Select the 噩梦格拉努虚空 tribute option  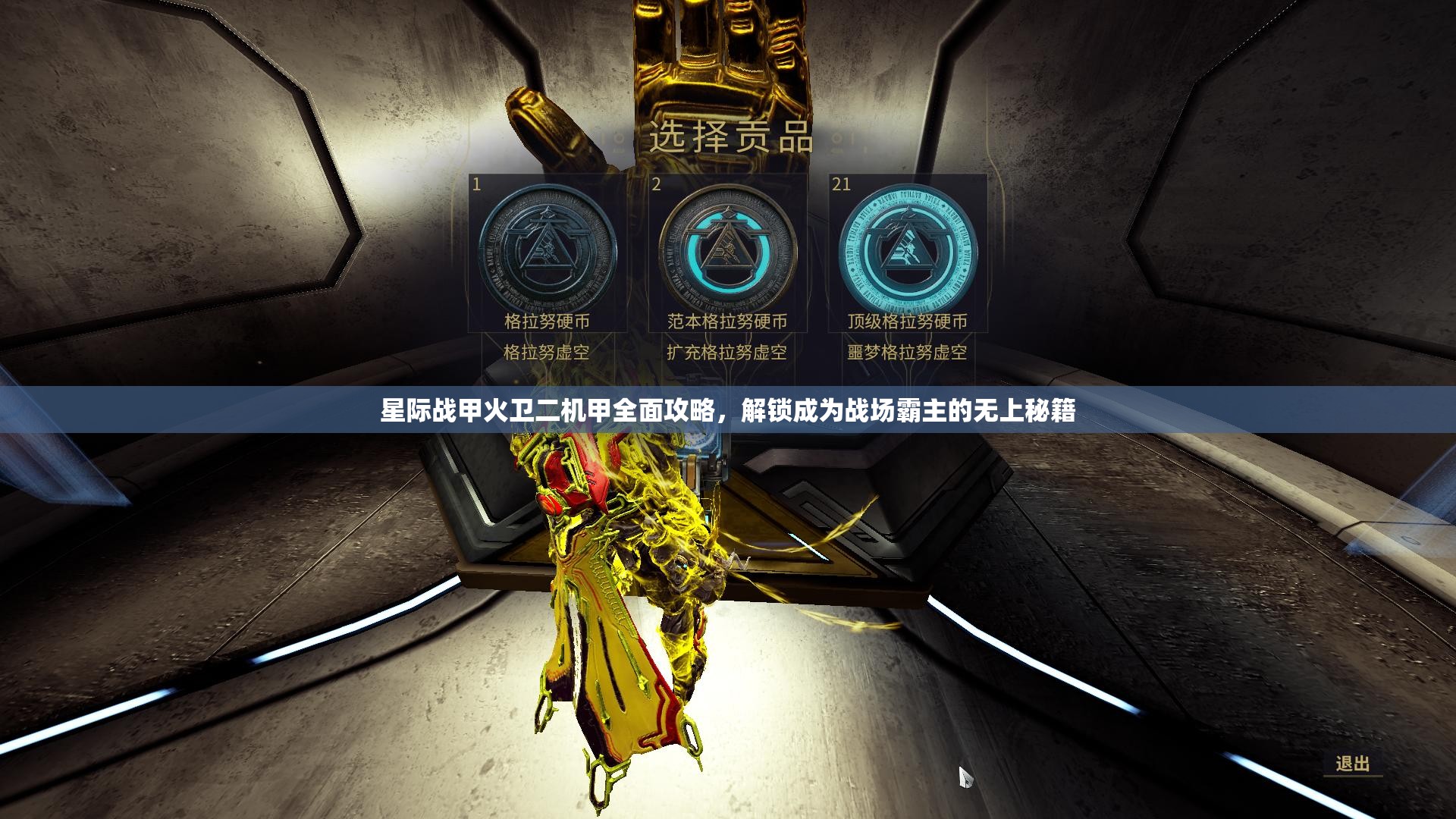tap(908, 351)
